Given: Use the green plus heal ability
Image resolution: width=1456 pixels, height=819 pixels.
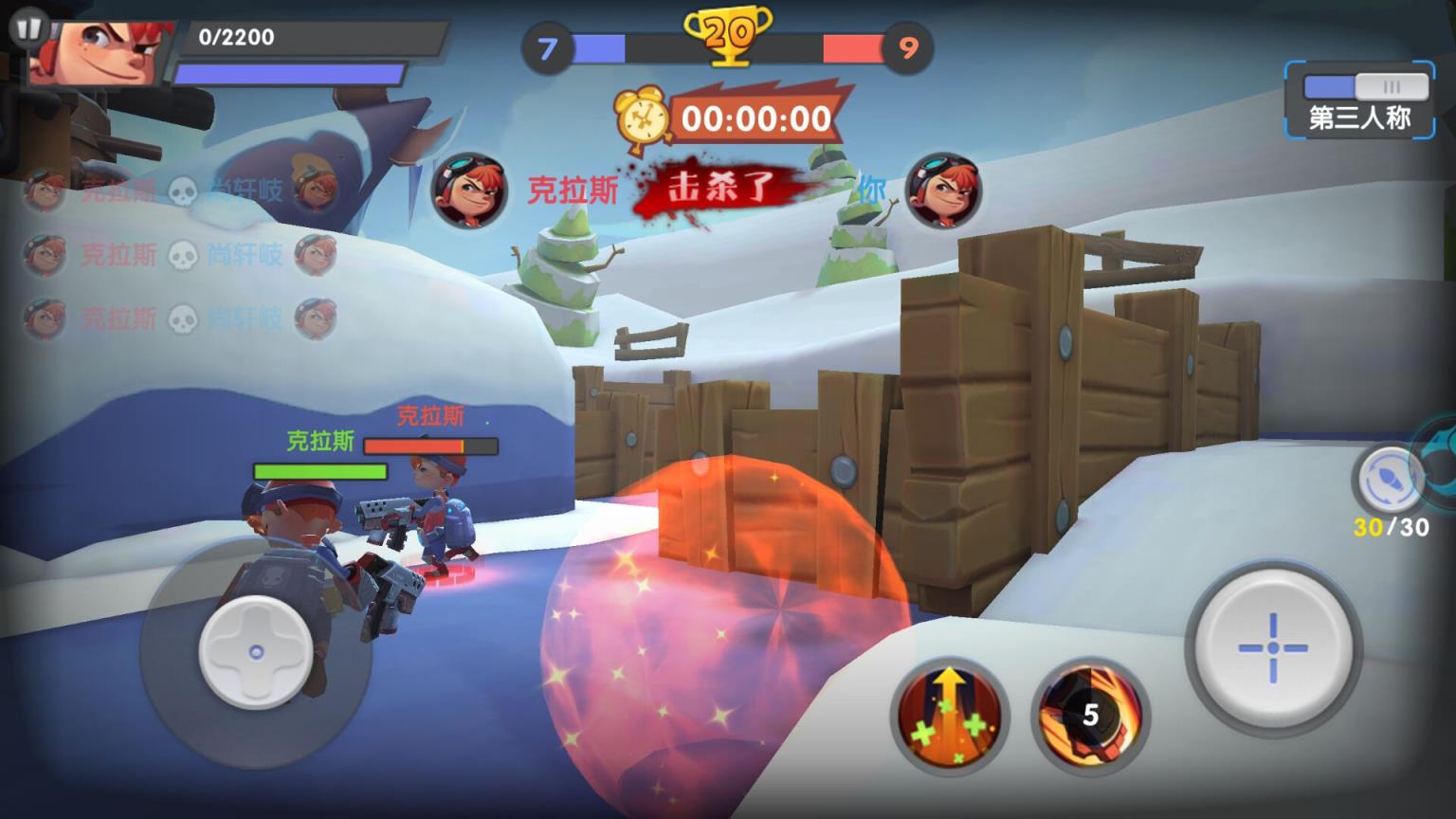Looking at the screenshot, I should [949, 714].
